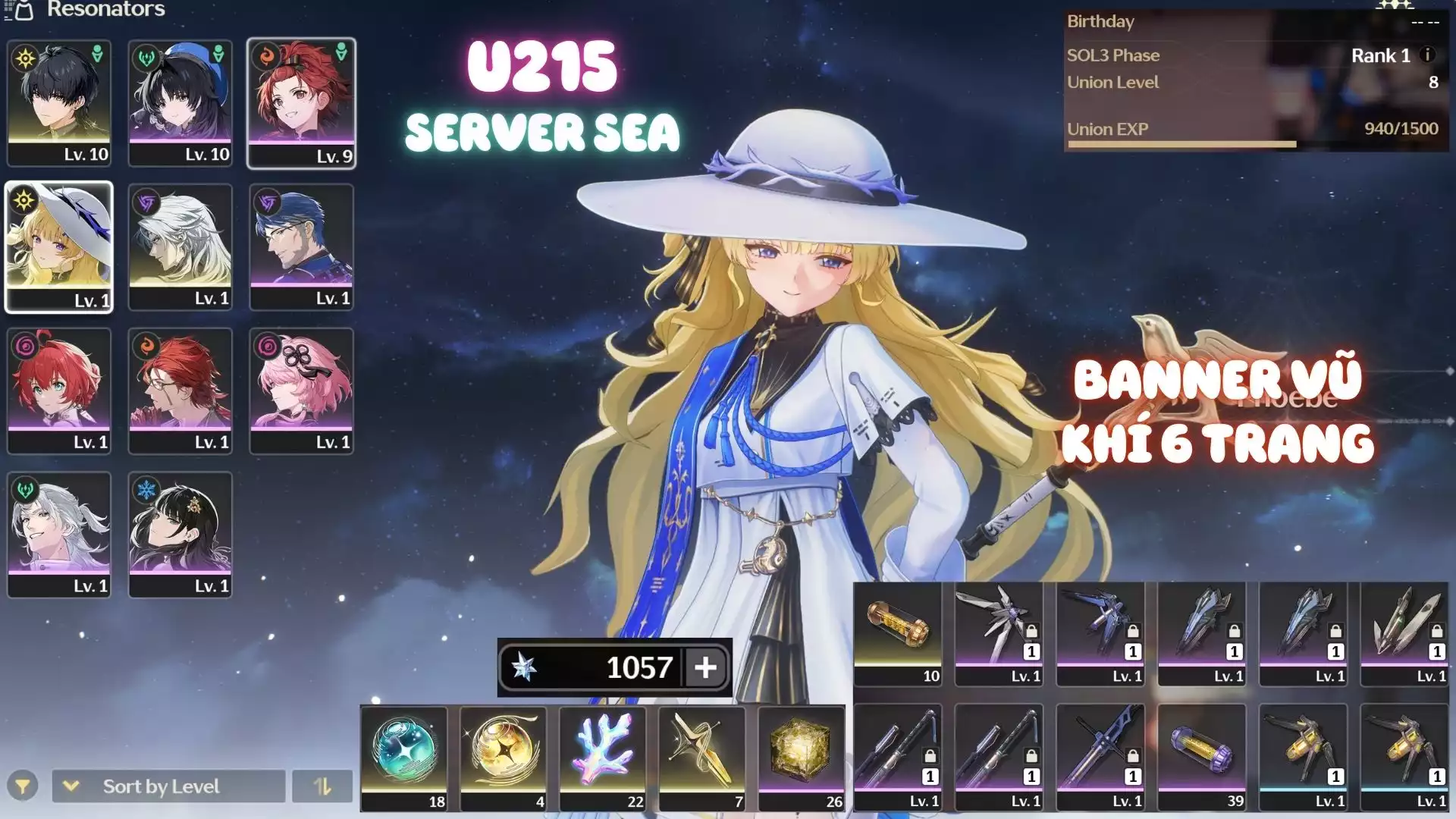Click the plus button beside 1057 Astrite

(x=705, y=667)
